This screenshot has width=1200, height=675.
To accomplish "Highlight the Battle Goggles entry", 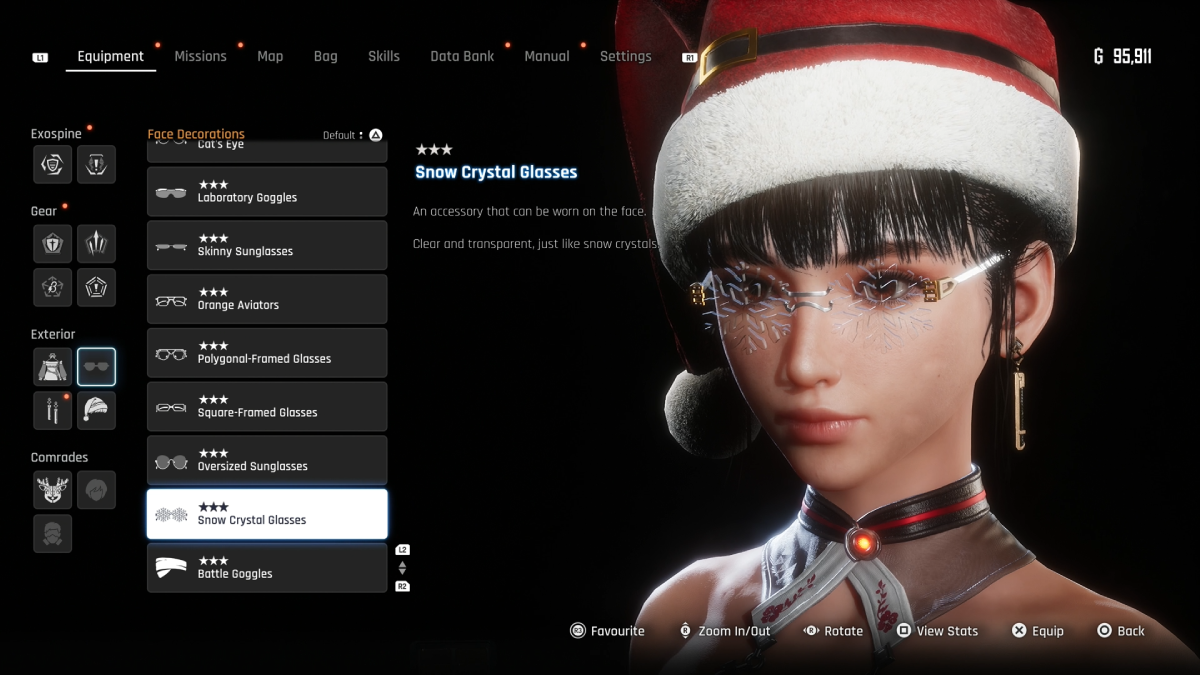I will (267, 568).
